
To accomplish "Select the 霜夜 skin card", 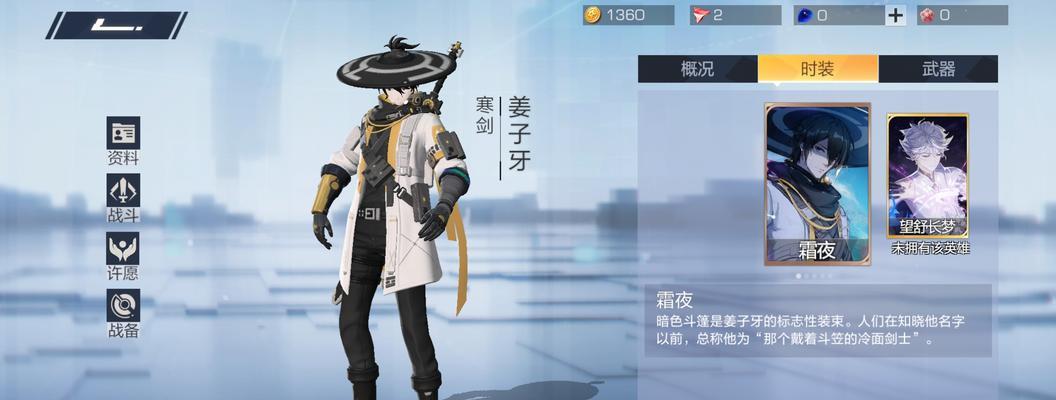I will pyautogui.click(x=817, y=183).
